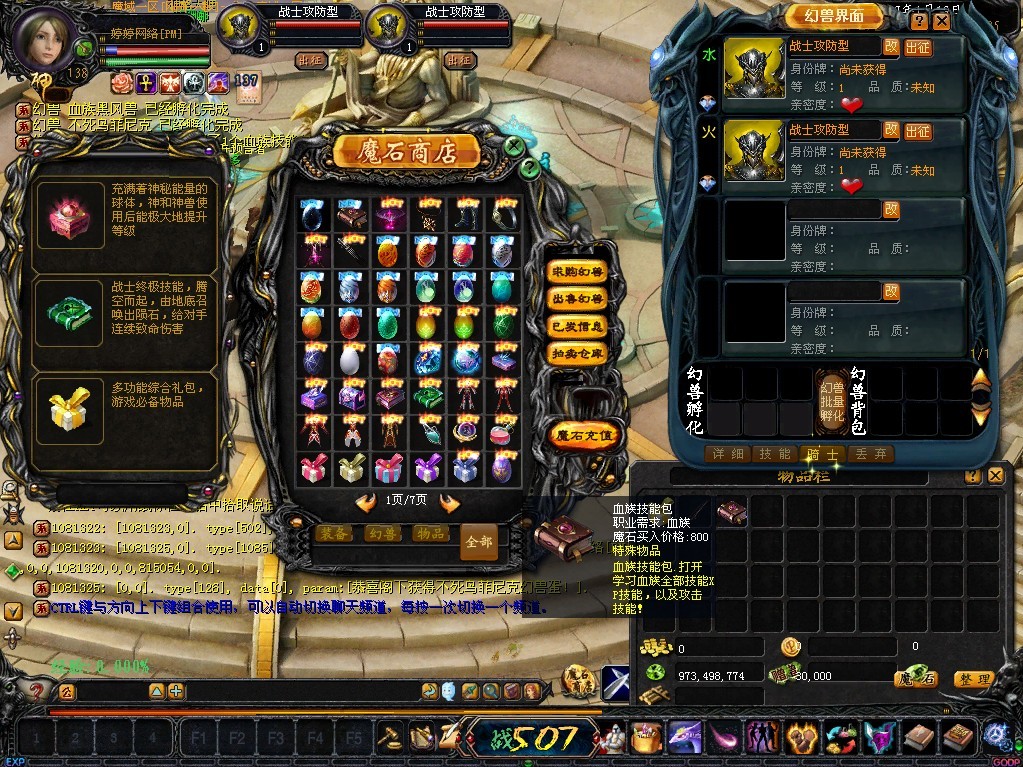
Task: Switch to the 装备 shop category
Action: pyautogui.click(x=334, y=533)
